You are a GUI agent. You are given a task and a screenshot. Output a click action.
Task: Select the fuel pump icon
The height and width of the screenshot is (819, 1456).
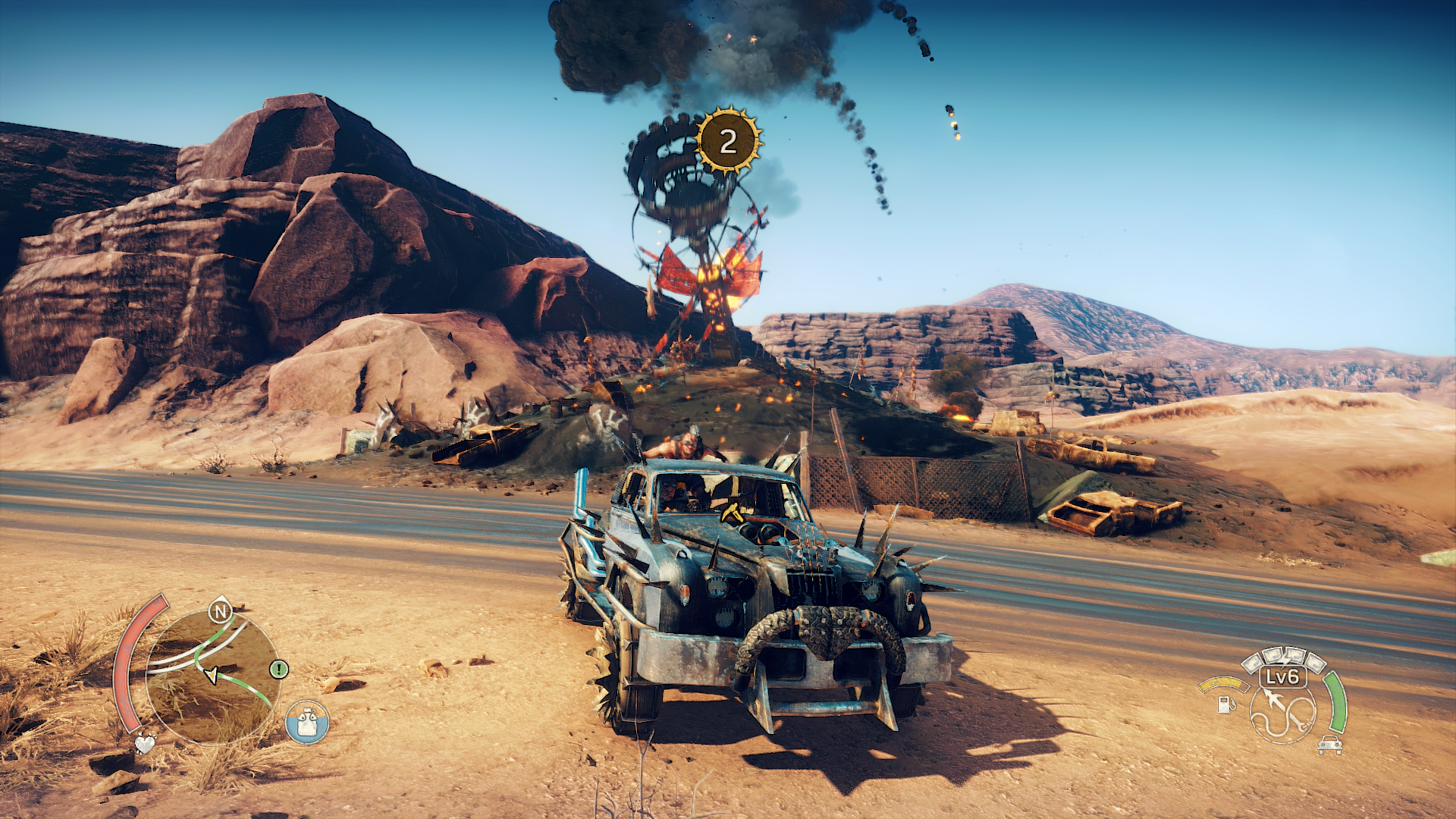click(1224, 704)
